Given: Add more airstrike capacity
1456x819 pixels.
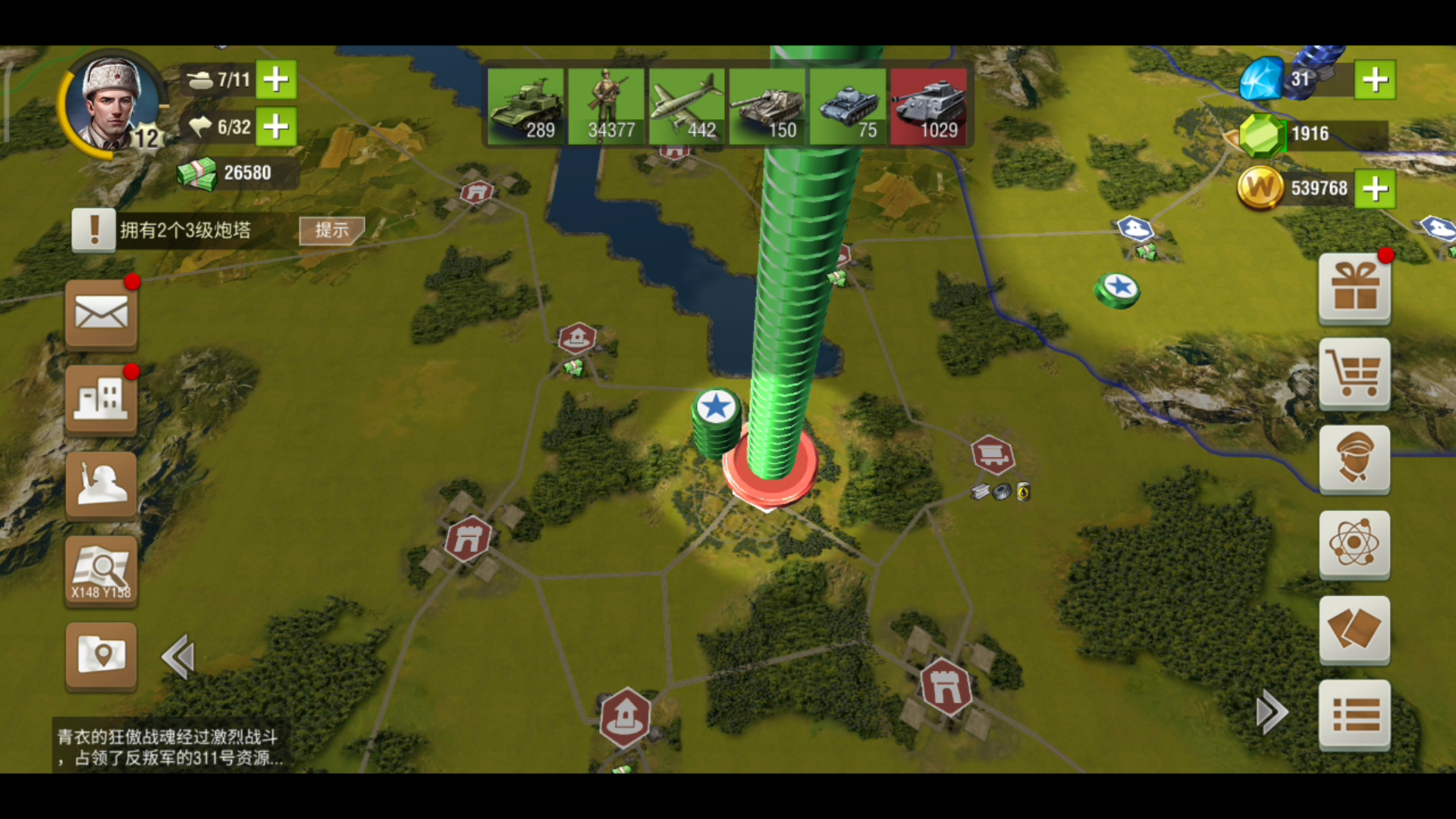Looking at the screenshot, I should pos(276,126).
